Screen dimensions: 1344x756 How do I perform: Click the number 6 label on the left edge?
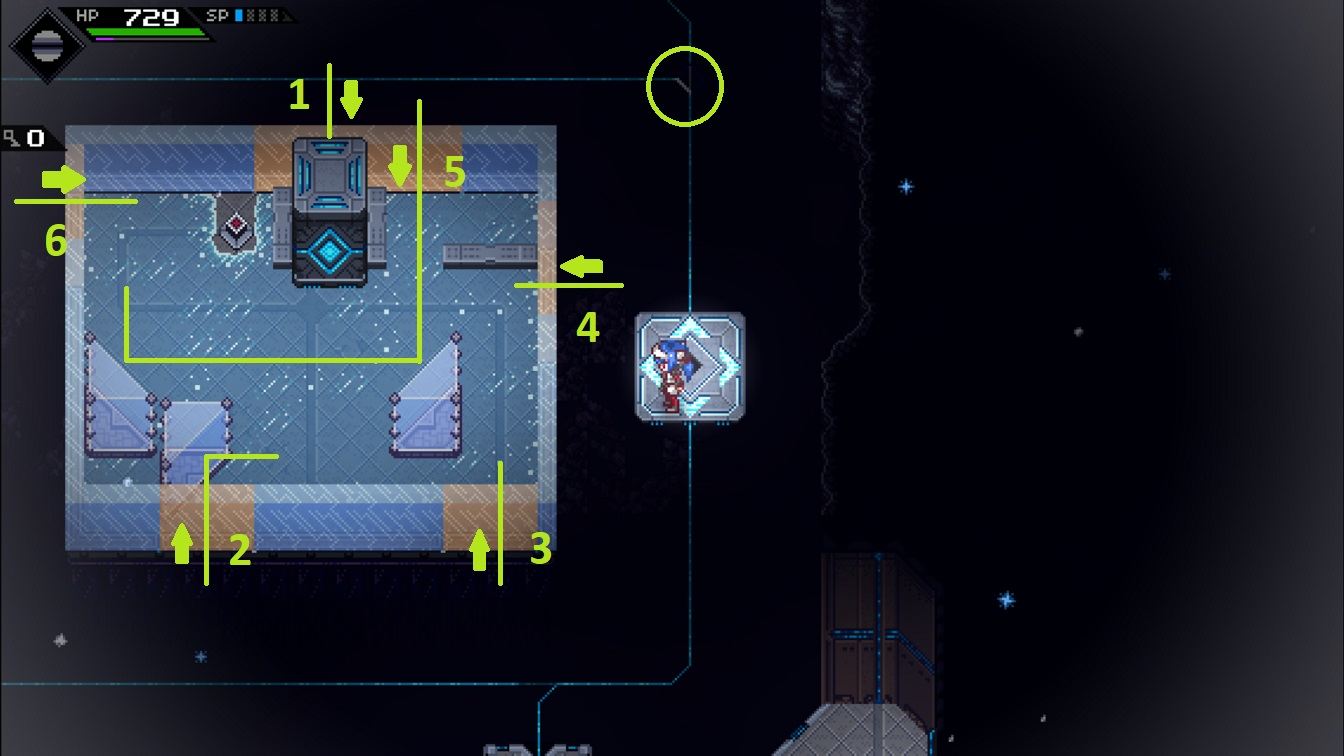[55, 239]
